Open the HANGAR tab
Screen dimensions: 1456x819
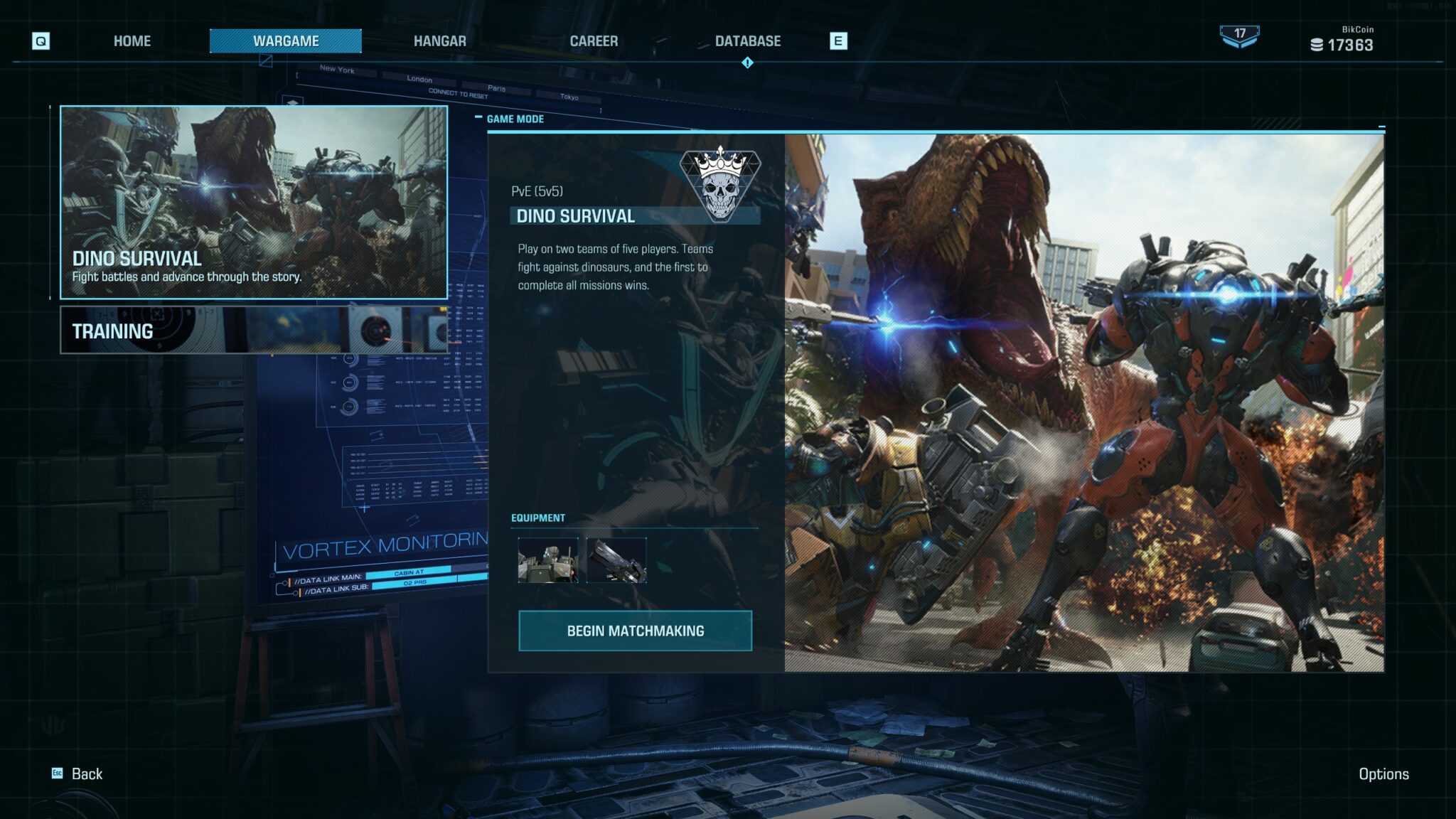click(x=440, y=41)
